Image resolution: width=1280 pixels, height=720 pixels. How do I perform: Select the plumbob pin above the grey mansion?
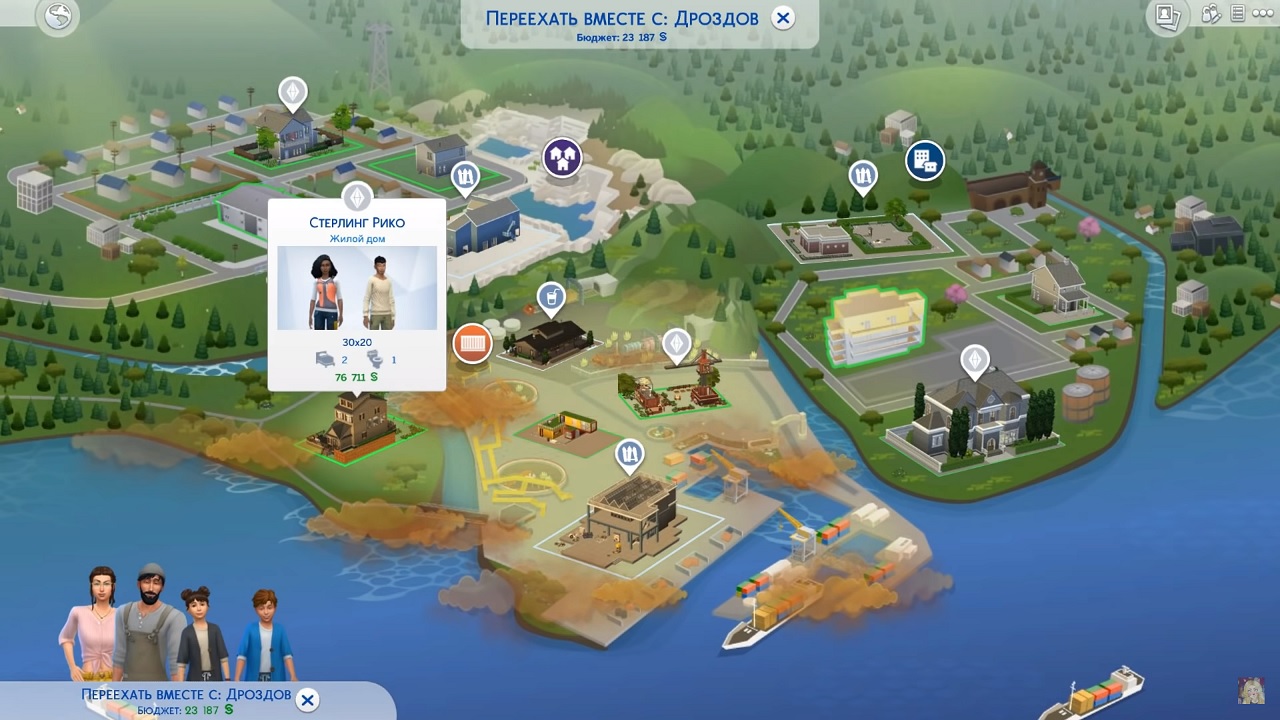point(974,360)
